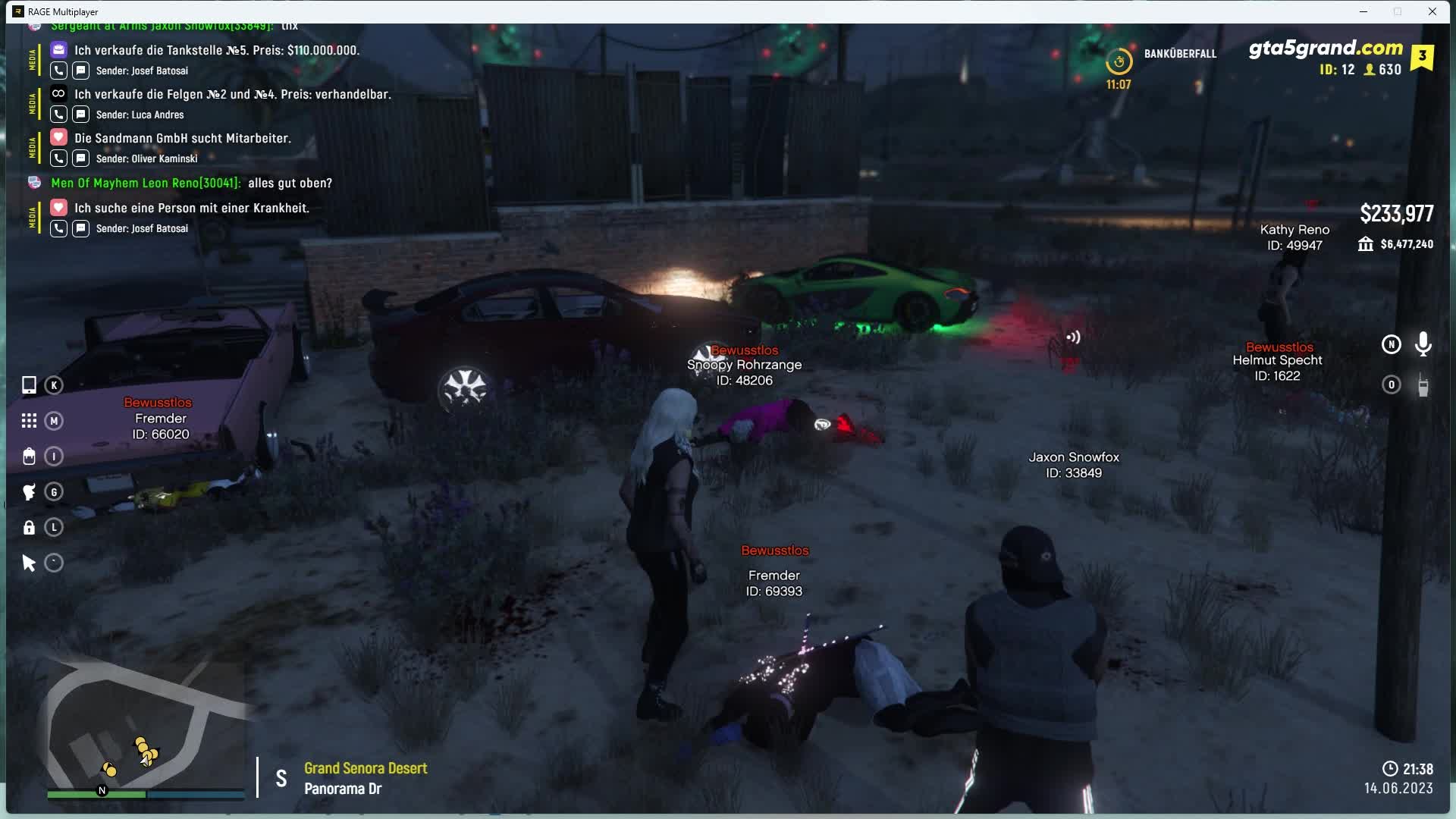This screenshot has height=819, width=1456.
Task: Toggle the padlock icon
Action: point(29,528)
